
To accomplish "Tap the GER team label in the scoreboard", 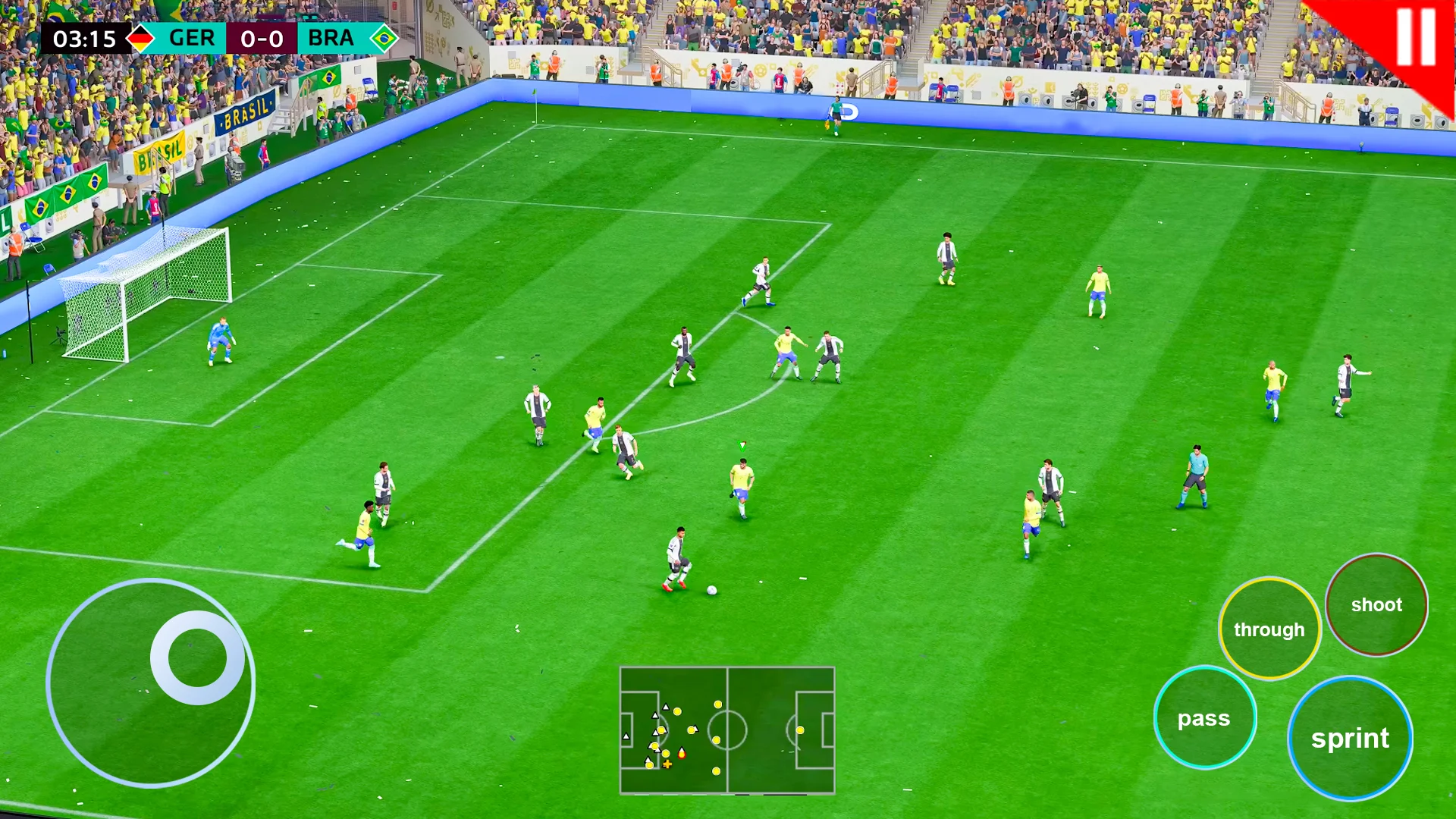I will pos(193,39).
